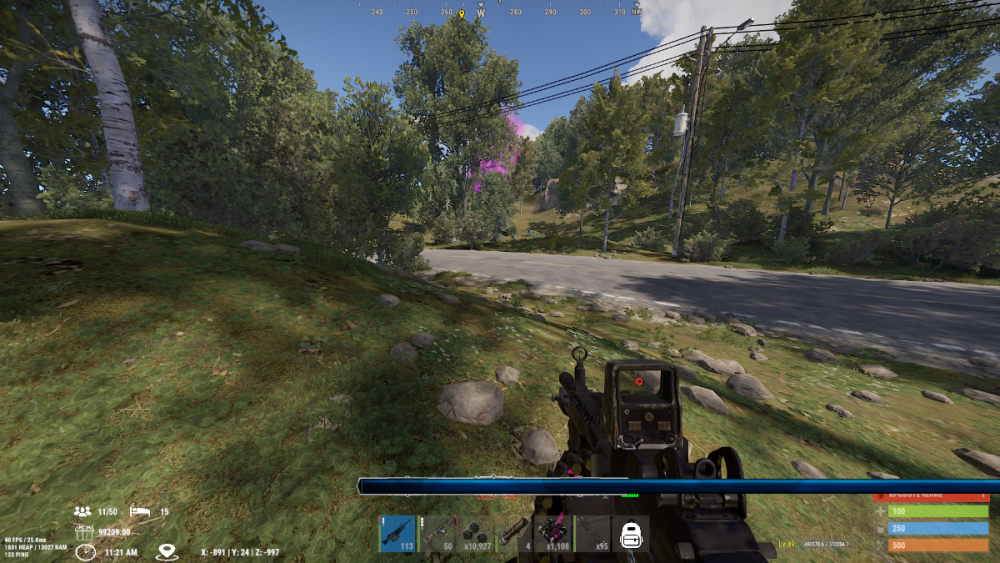Open the white backpack icon
1000x563 pixels.
click(x=630, y=535)
